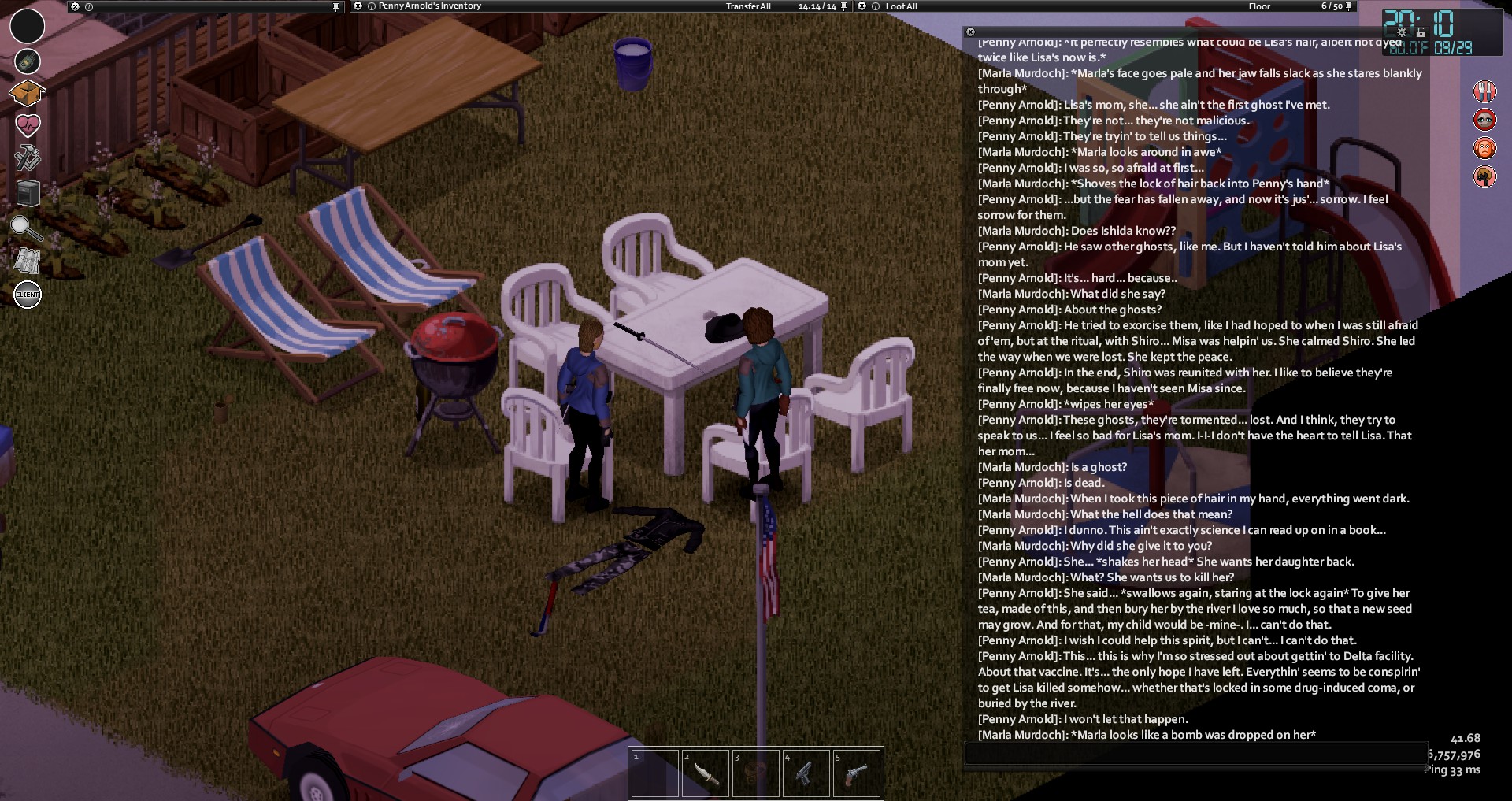This screenshot has width=1512, height=801.
Task: Select the furniture moving tool icon
Action: coord(28,192)
